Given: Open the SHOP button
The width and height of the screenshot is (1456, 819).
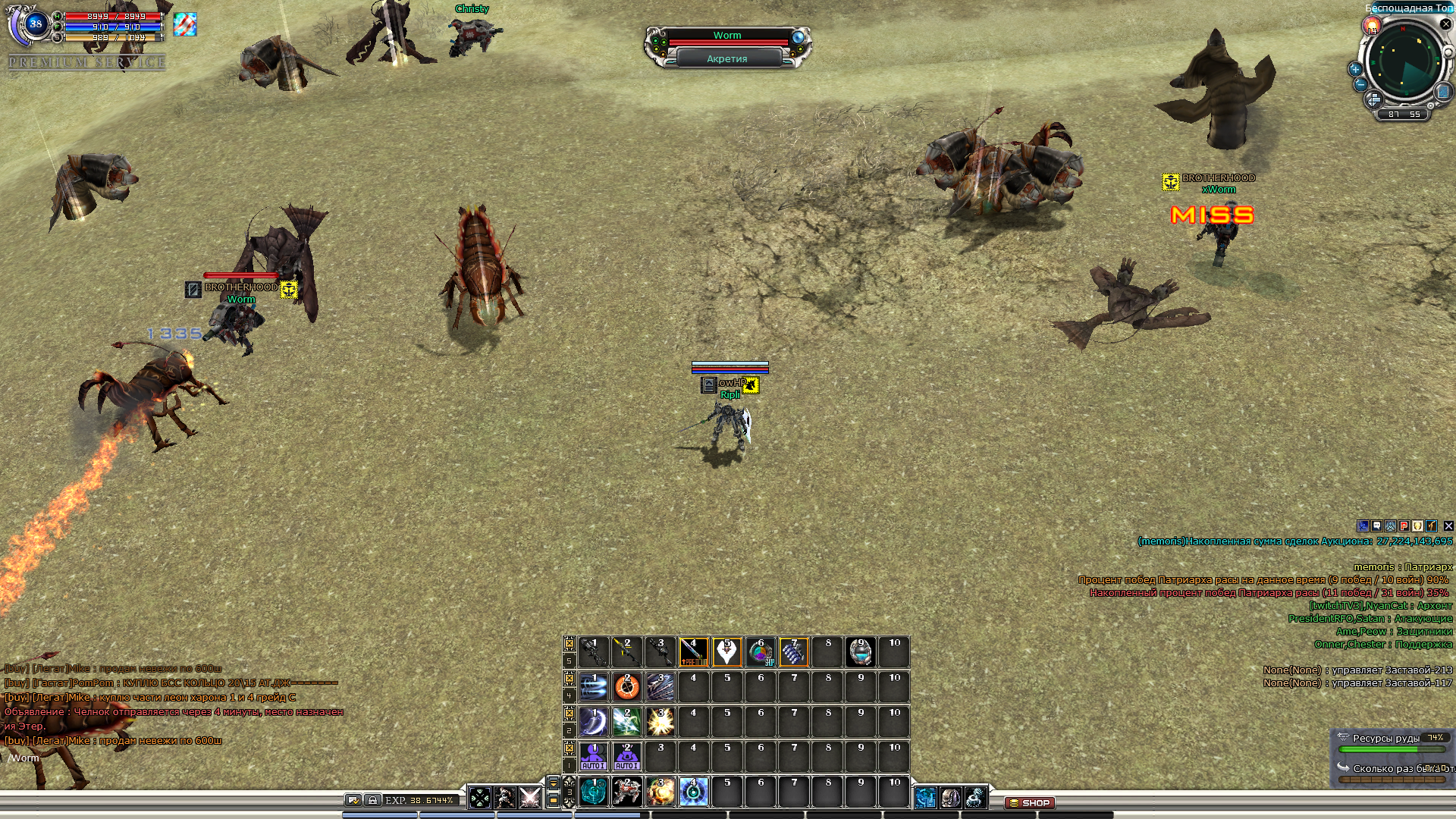Looking at the screenshot, I should [x=1030, y=802].
